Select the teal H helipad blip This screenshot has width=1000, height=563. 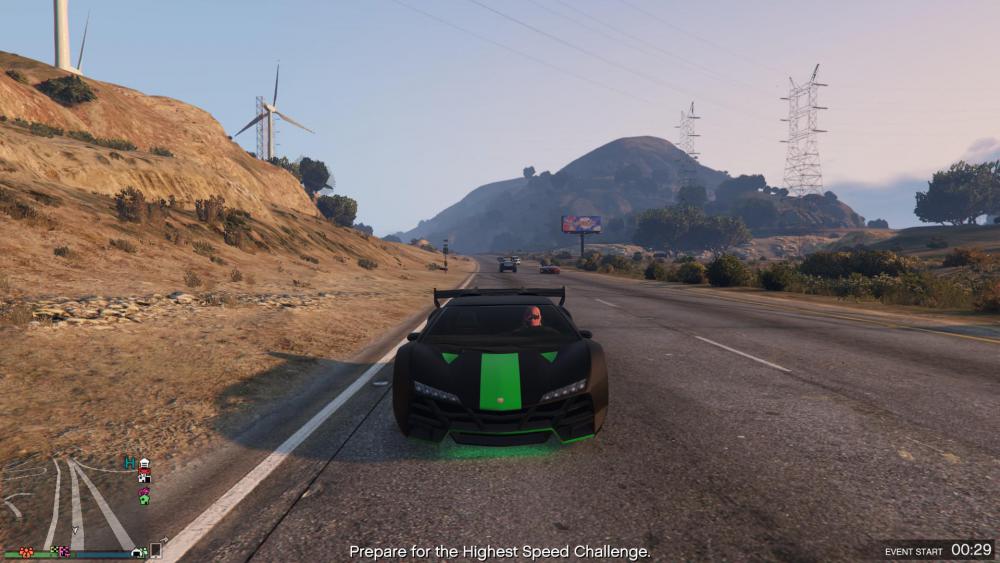[x=129, y=463]
